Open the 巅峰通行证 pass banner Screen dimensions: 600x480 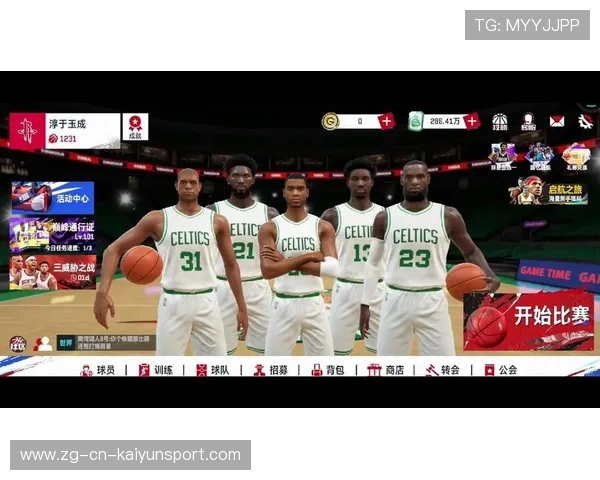53,234
